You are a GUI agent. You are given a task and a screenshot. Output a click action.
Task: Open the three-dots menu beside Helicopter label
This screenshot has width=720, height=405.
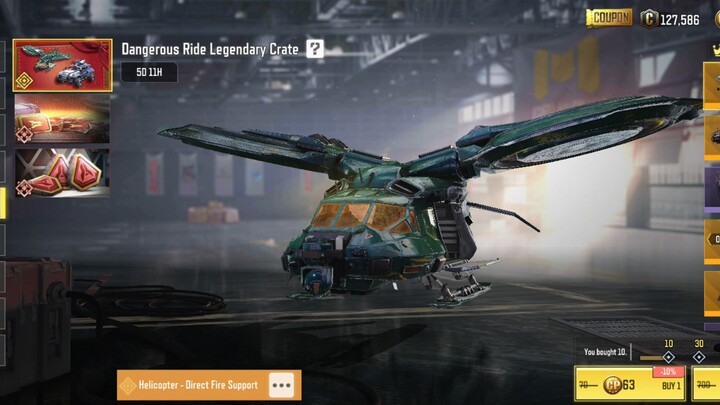tap(282, 385)
